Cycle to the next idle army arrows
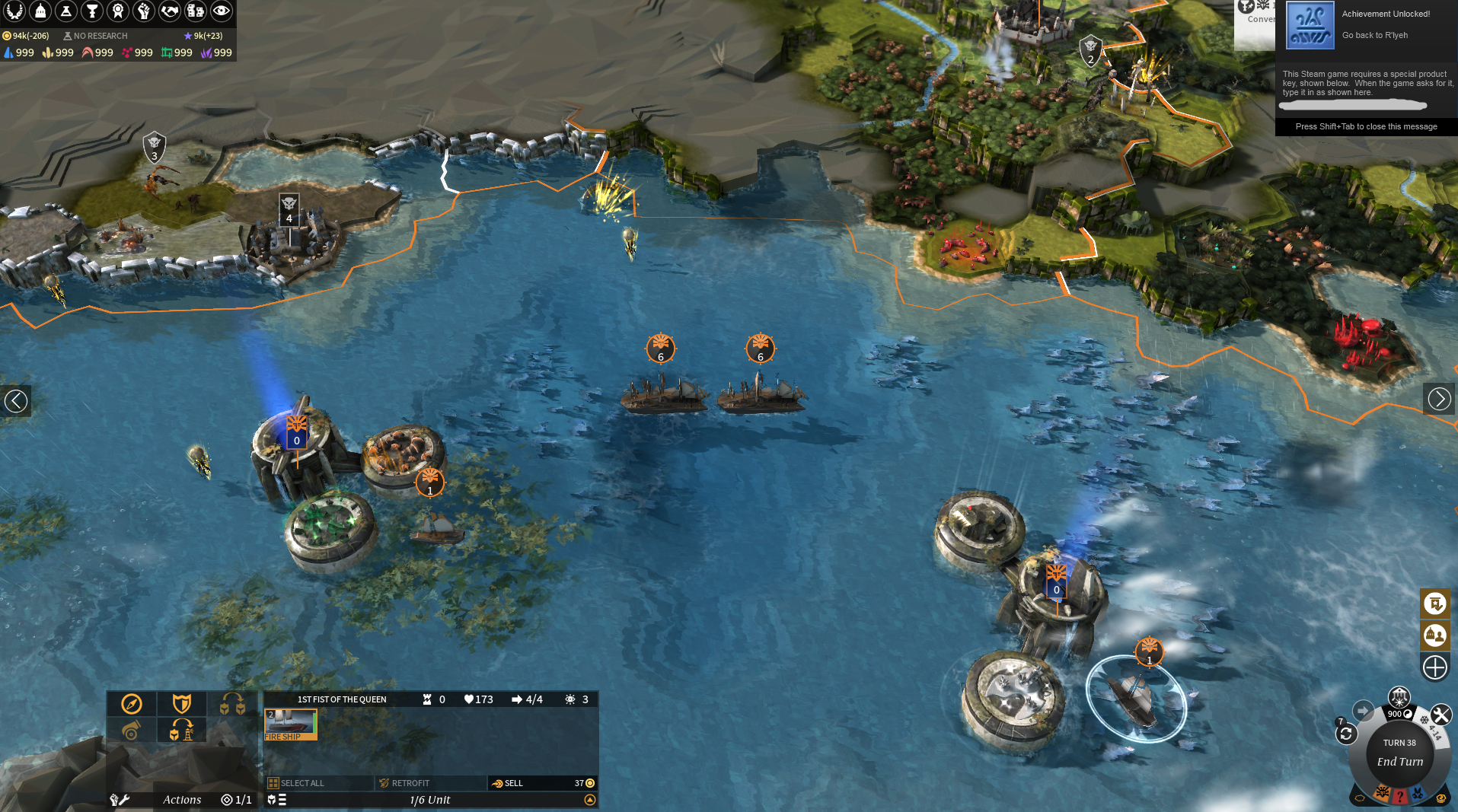 coord(1345,734)
